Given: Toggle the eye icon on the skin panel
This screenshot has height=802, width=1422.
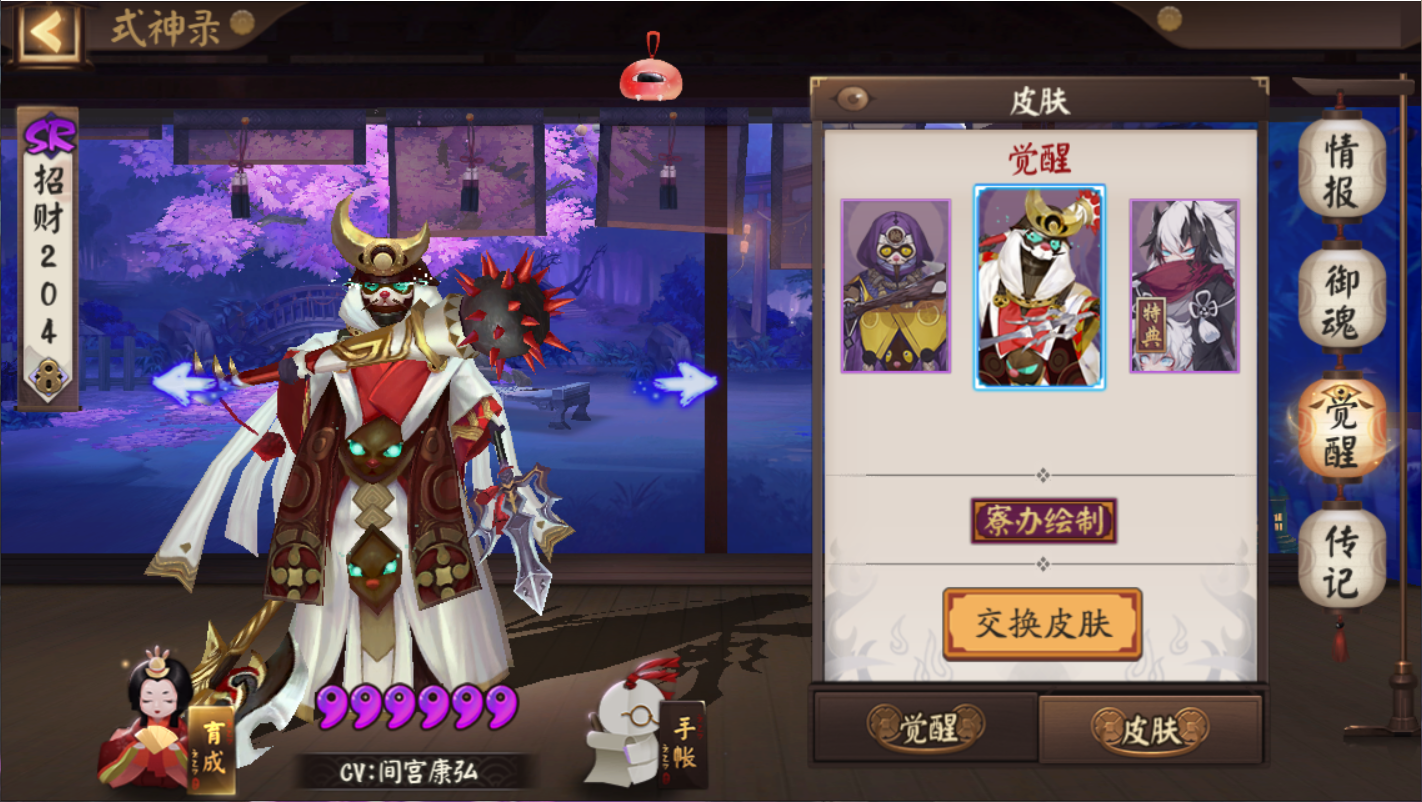Looking at the screenshot, I should click(851, 96).
